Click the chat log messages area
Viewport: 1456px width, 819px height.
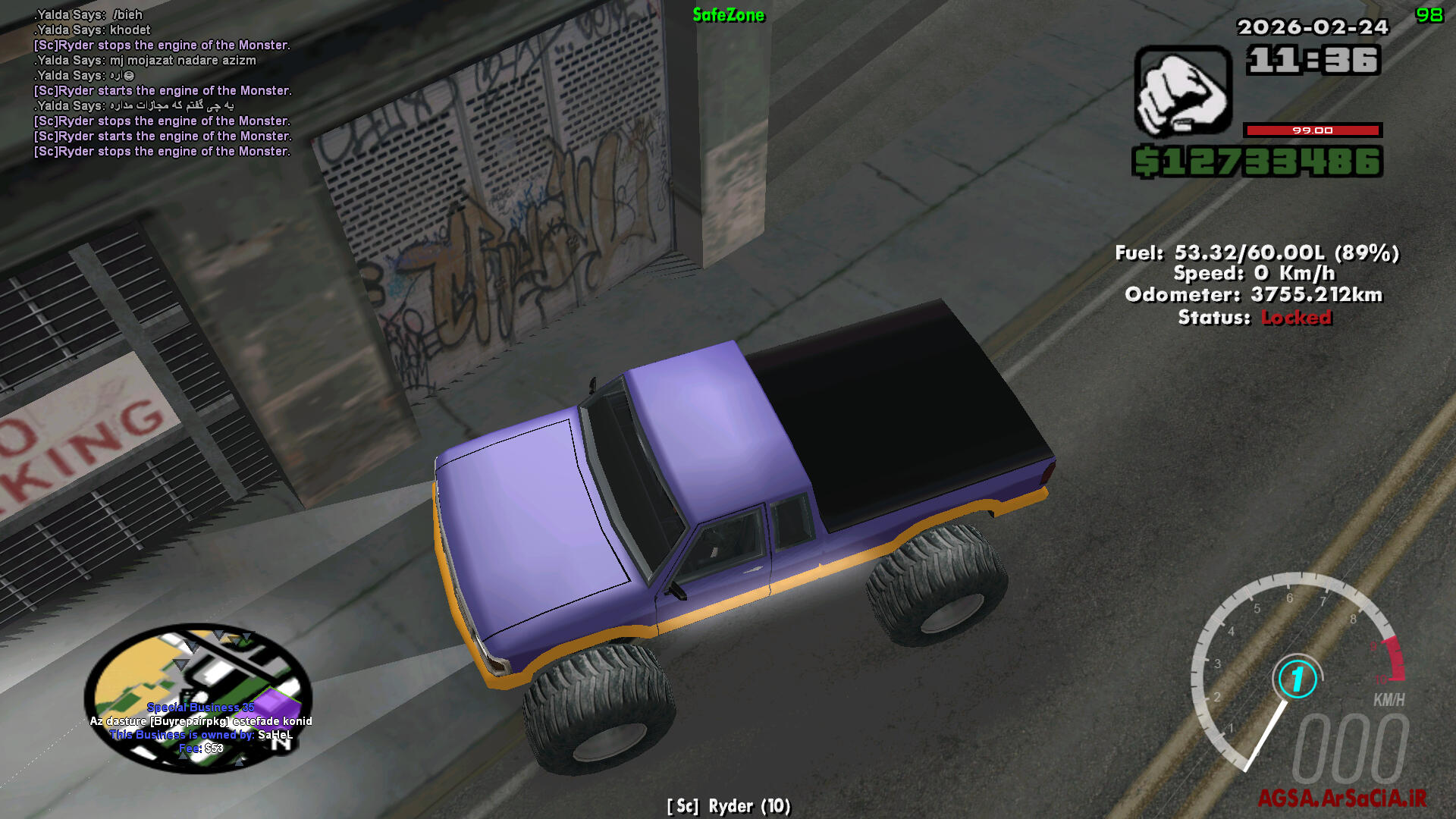162,83
